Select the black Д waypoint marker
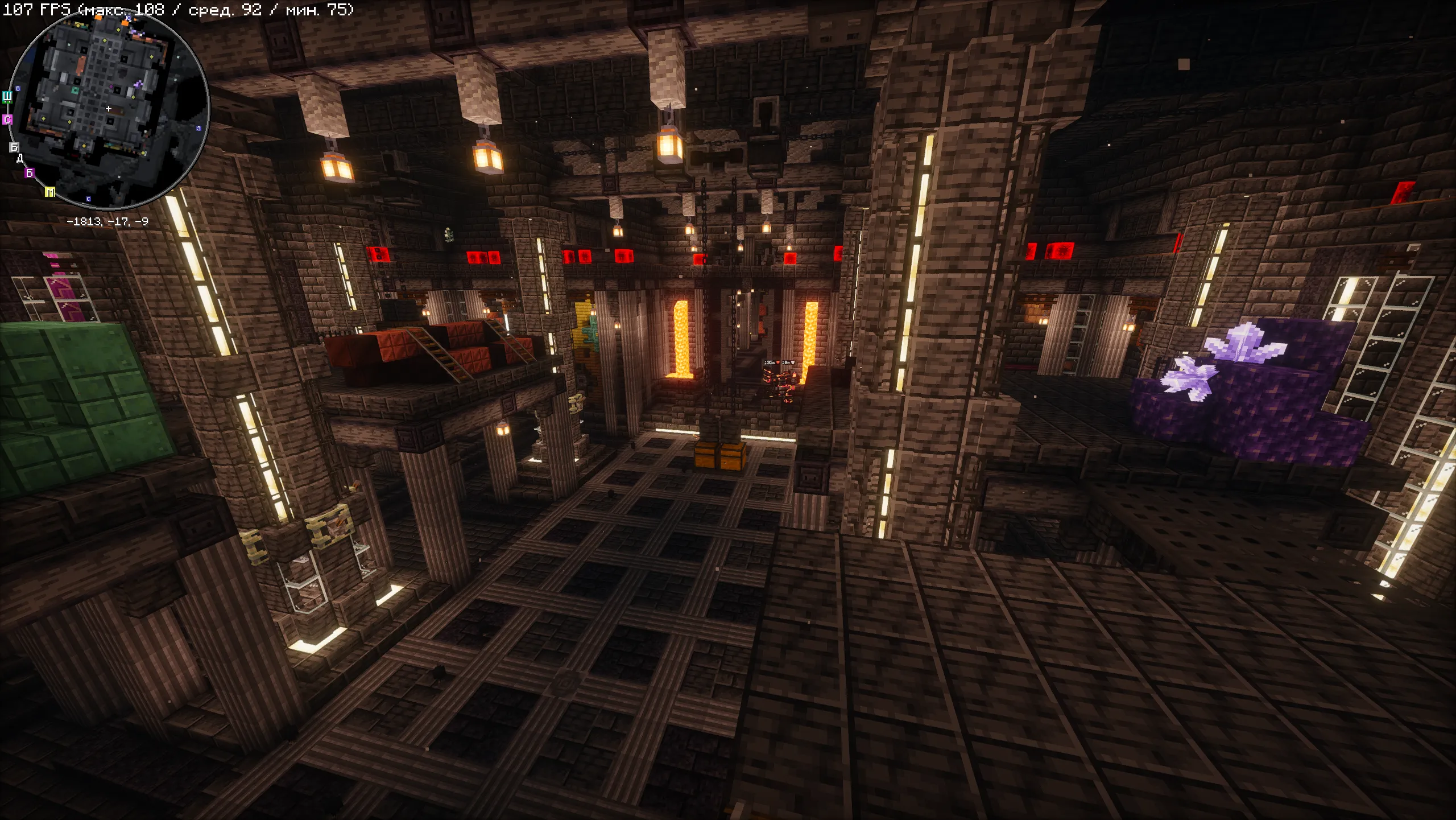 pyautogui.click(x=20, y=158)
